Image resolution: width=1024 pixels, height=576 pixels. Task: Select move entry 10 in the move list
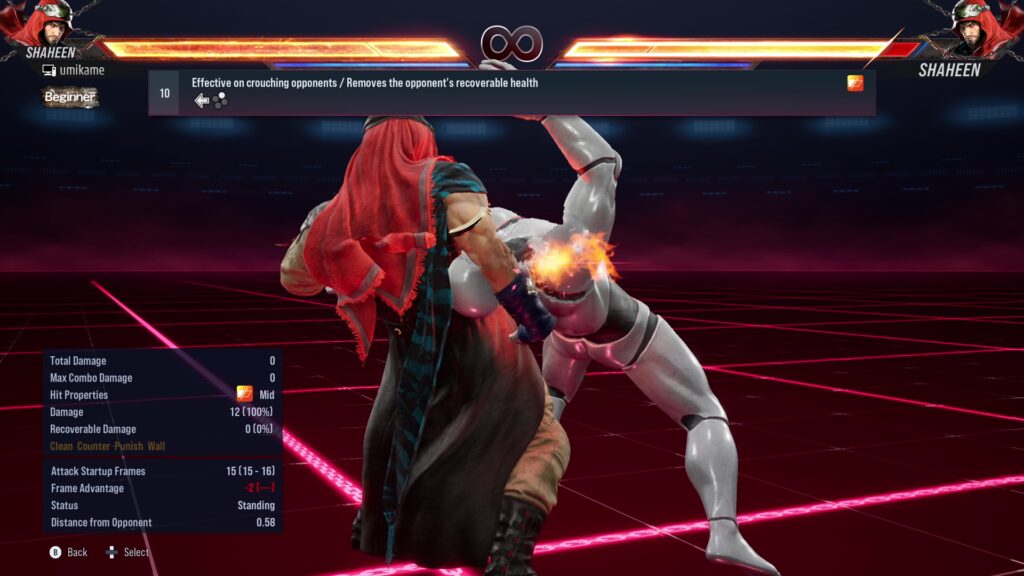pyautogui.click(x=511, y=92)
